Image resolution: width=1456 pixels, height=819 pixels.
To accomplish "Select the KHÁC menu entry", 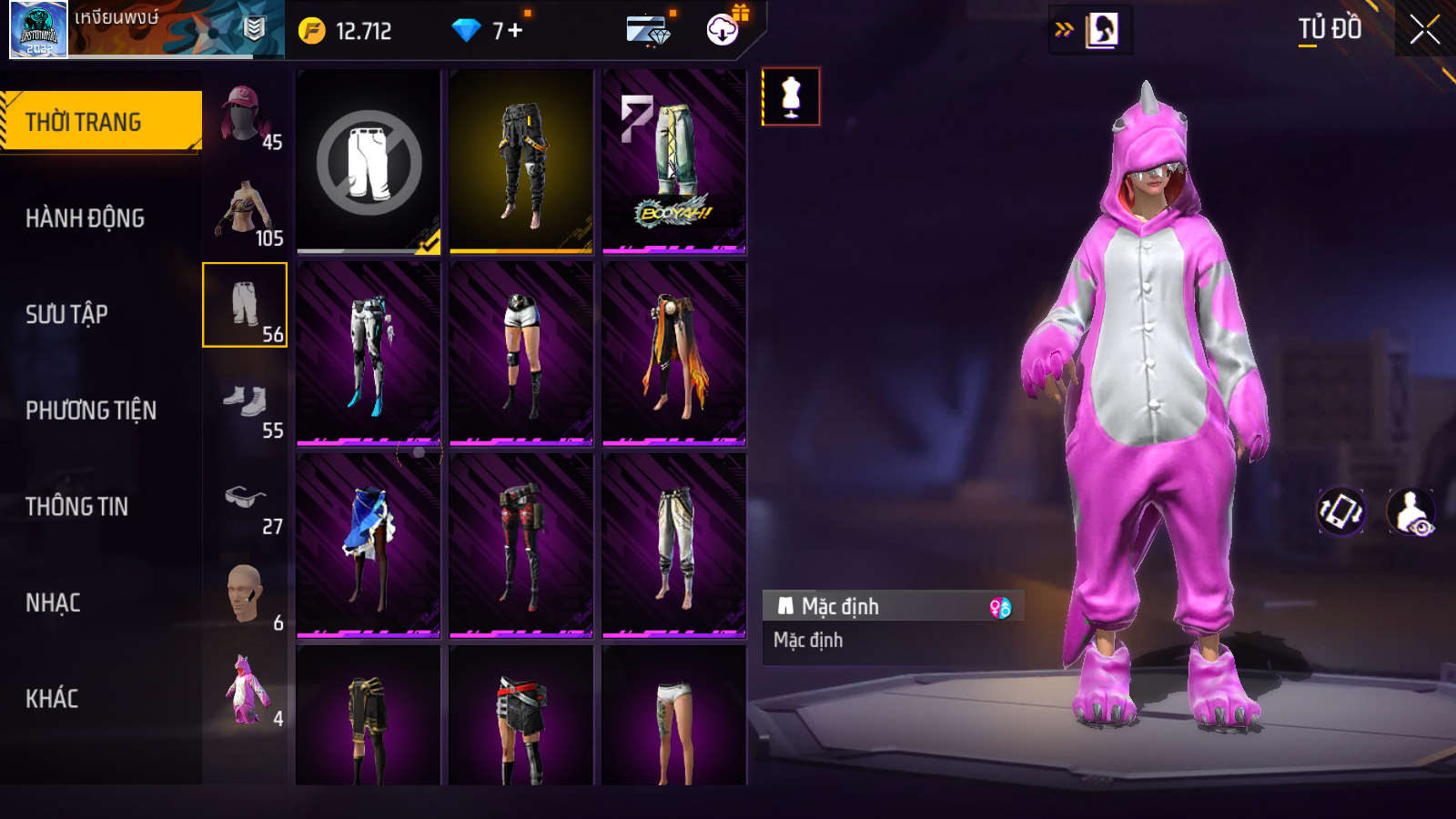I will click(52, 699).
